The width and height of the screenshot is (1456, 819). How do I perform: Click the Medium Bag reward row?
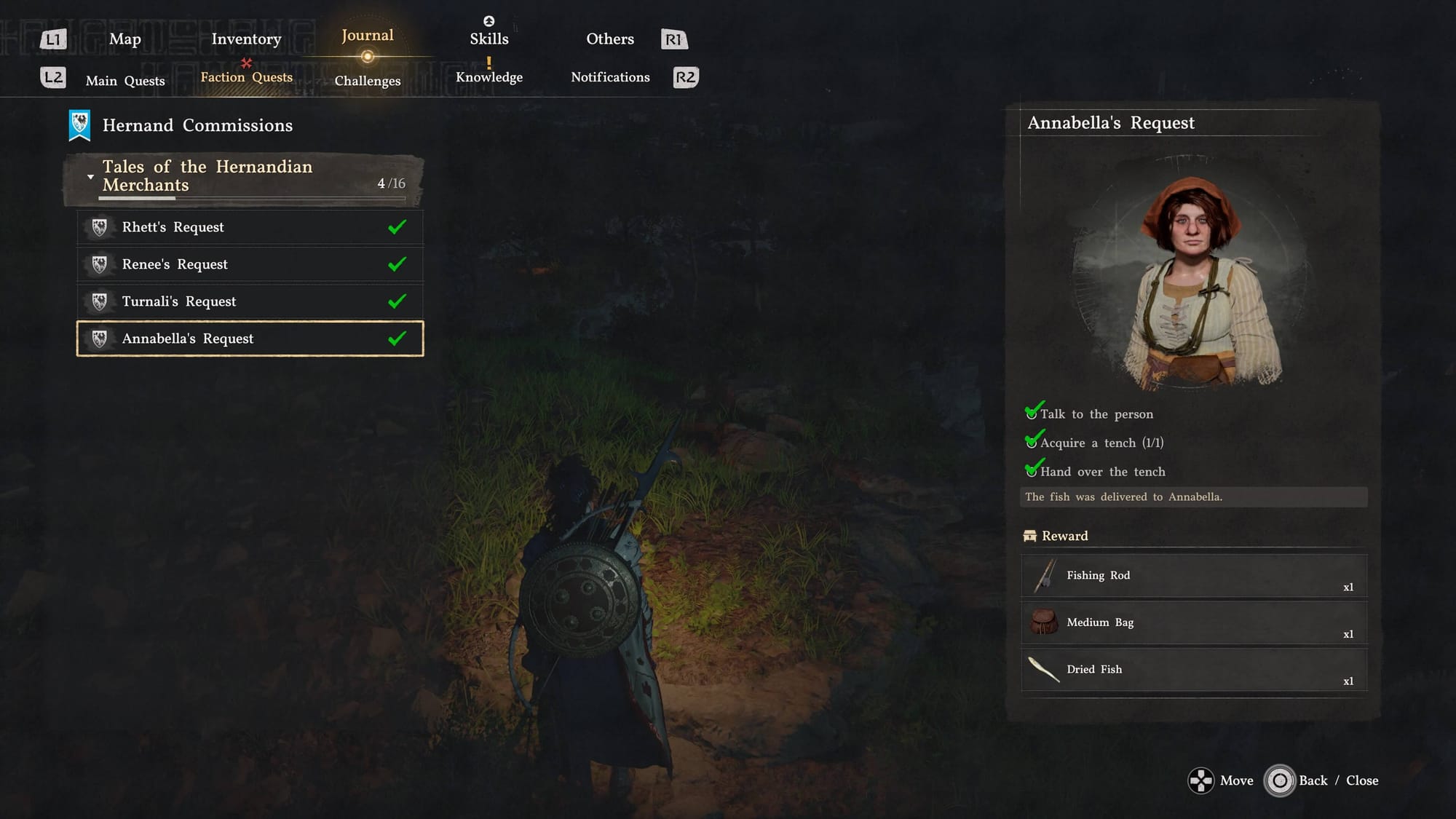[1193, 622]
